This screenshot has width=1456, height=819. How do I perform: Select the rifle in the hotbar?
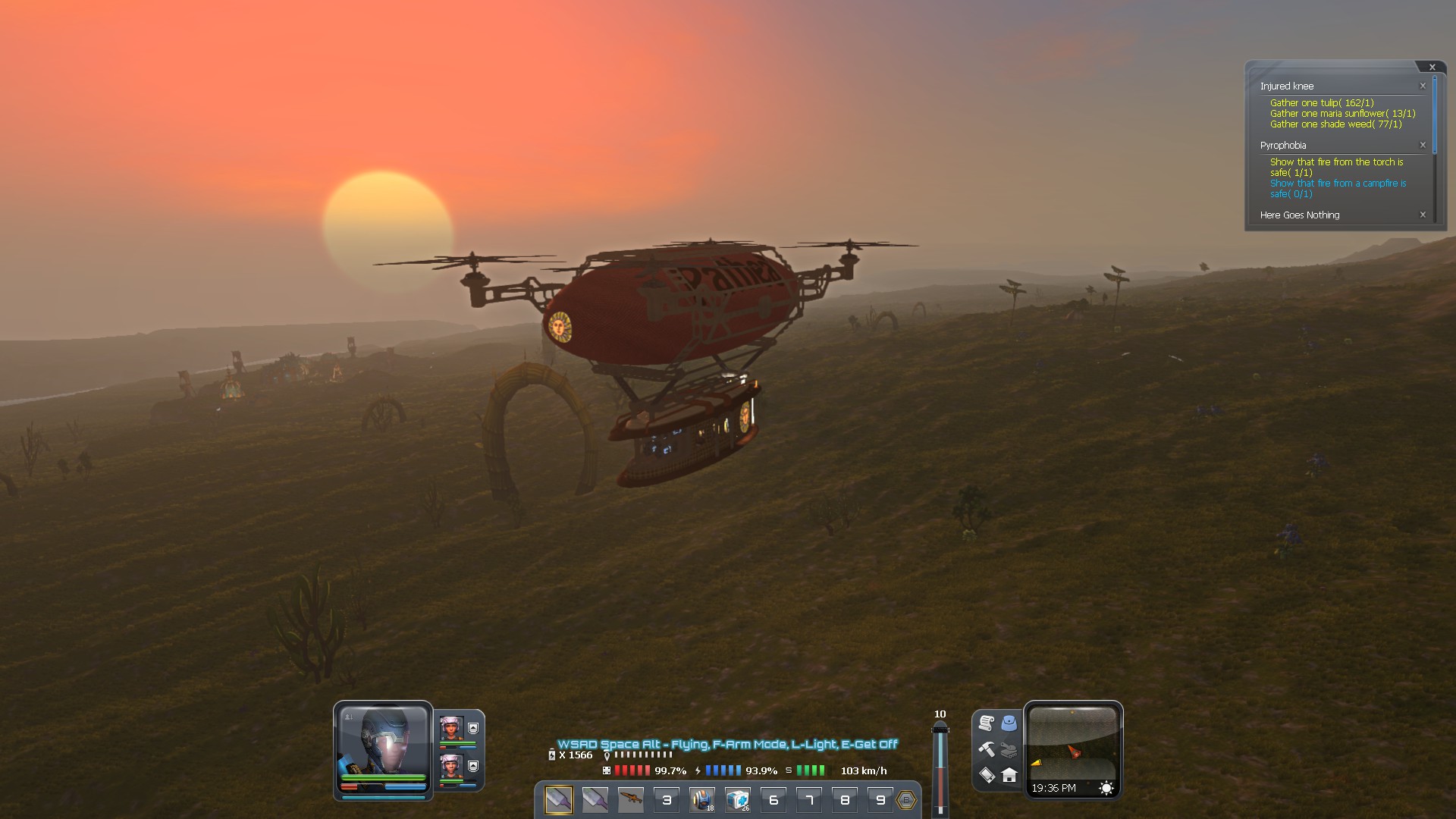pos(631,799)
